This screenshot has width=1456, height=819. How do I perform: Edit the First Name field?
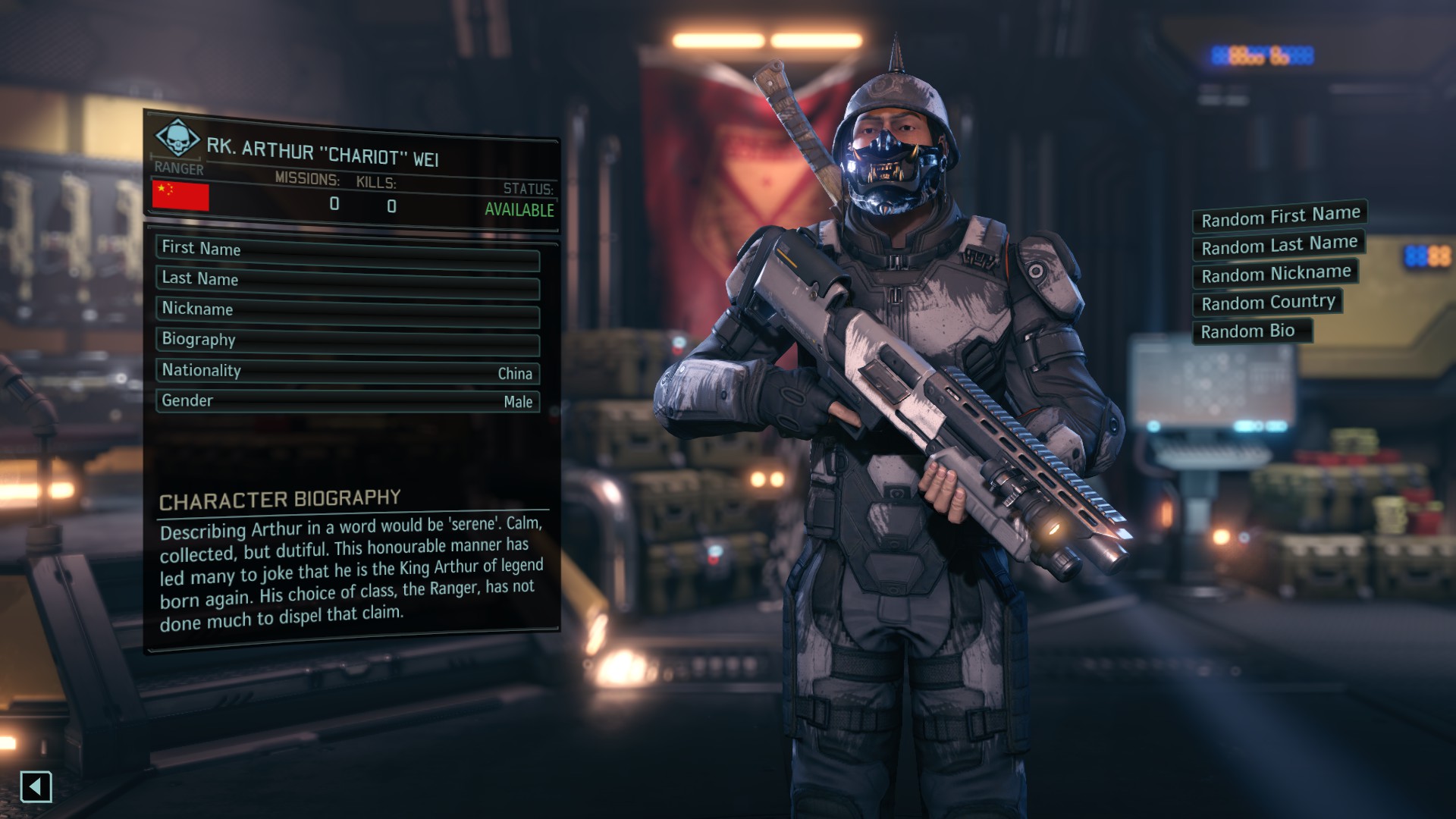pos(347,251)
